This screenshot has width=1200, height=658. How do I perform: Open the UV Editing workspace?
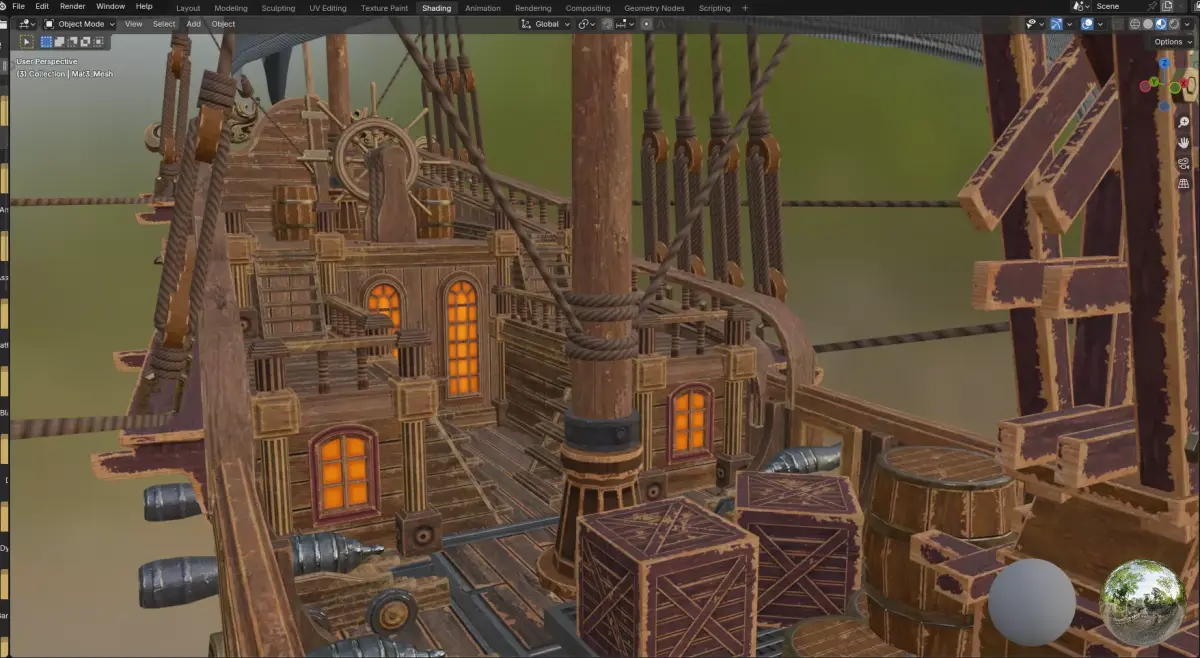tap(328, 8)
